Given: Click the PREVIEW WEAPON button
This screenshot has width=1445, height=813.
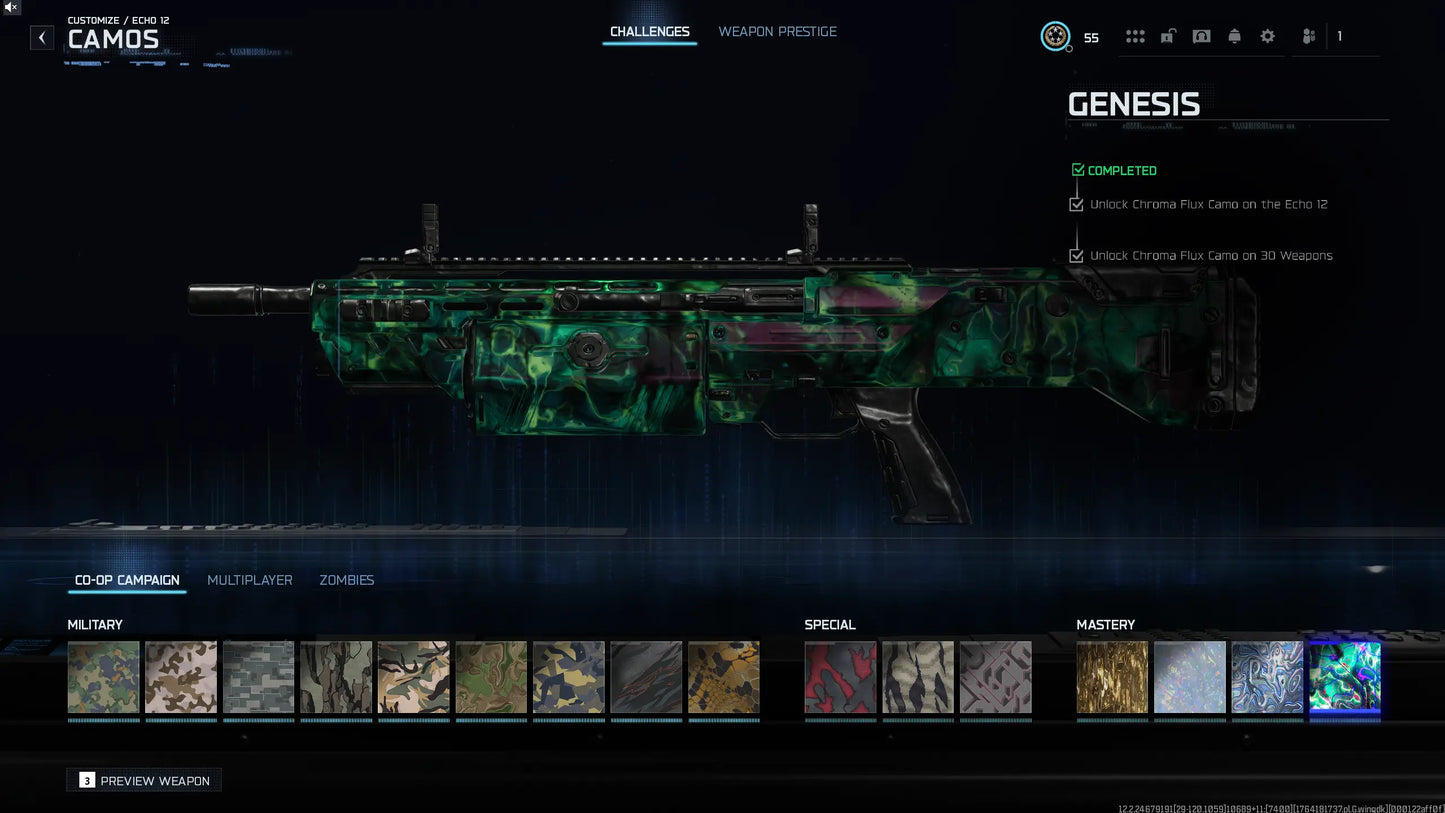Looking at the screenshot, I should coord(143,780).
